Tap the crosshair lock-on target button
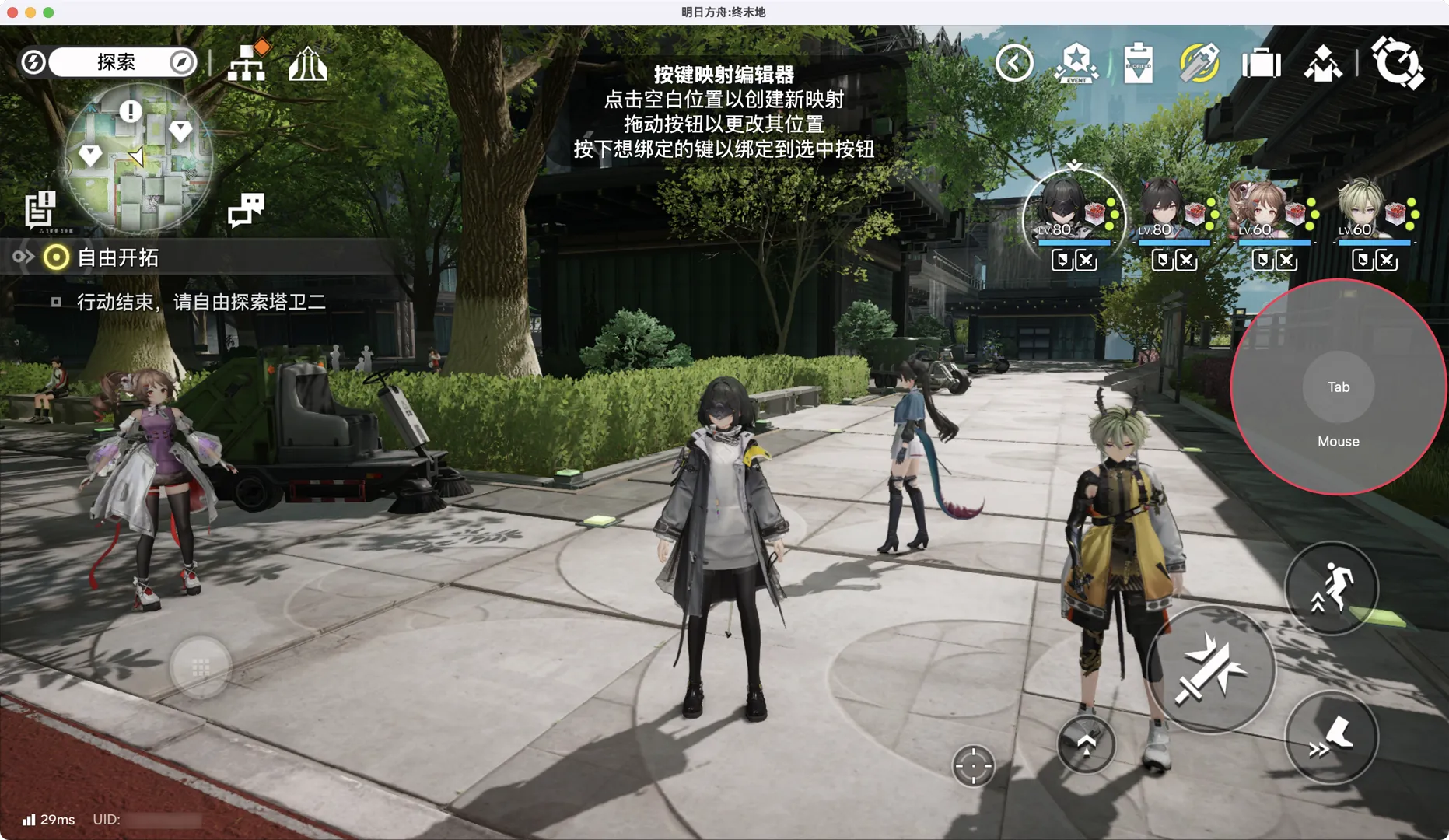This screenshot has height=840, width=1449. coord(973,766)
